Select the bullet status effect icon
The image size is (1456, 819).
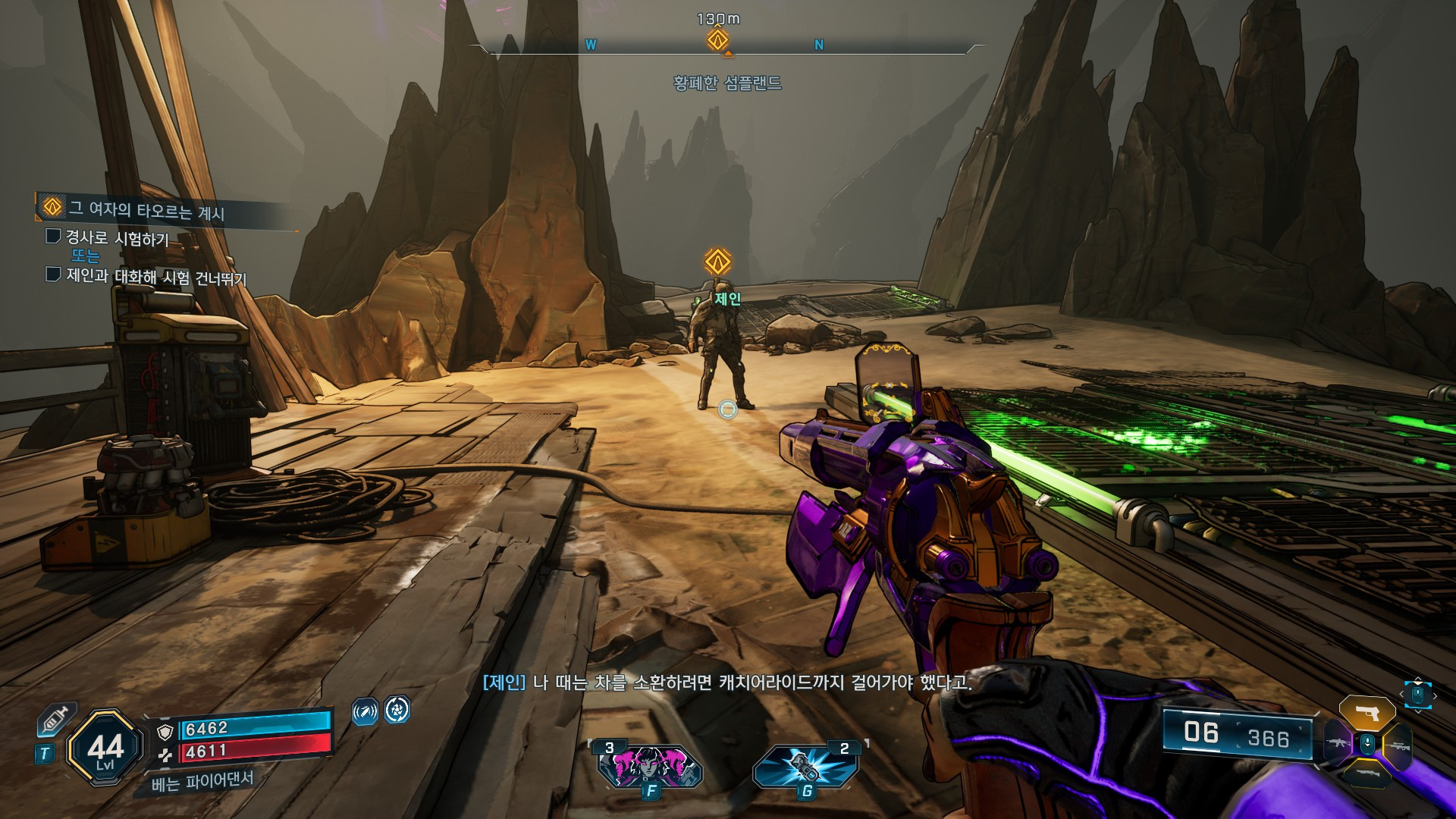point(365,711)
